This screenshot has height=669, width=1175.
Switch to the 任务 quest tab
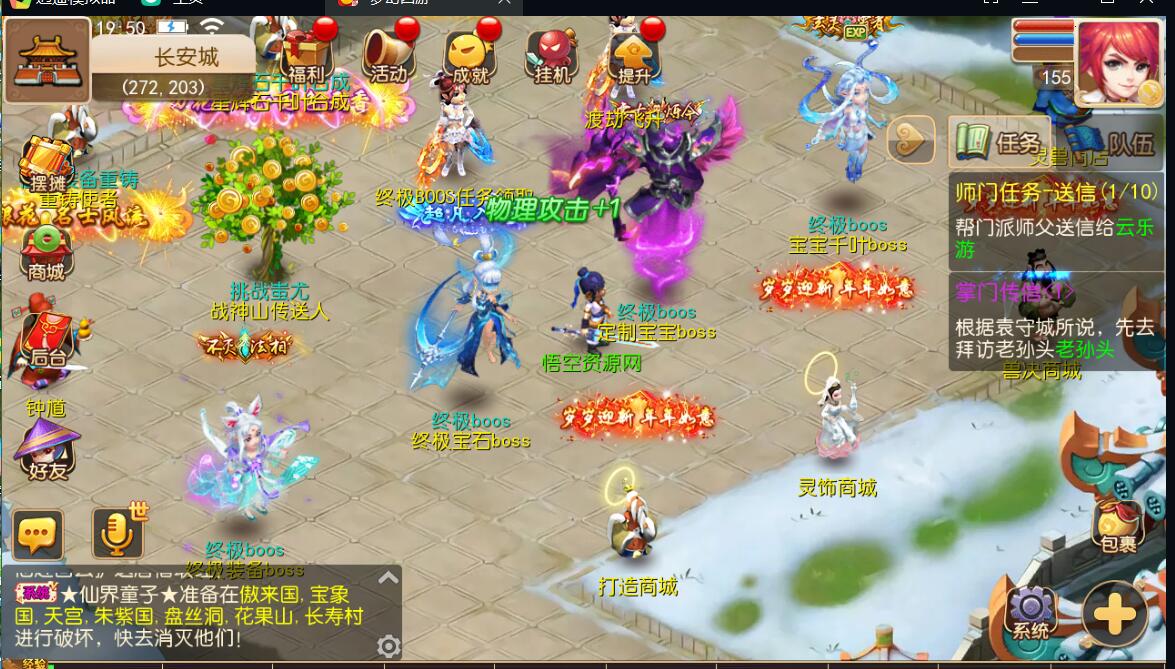(x=1000, y=143)
